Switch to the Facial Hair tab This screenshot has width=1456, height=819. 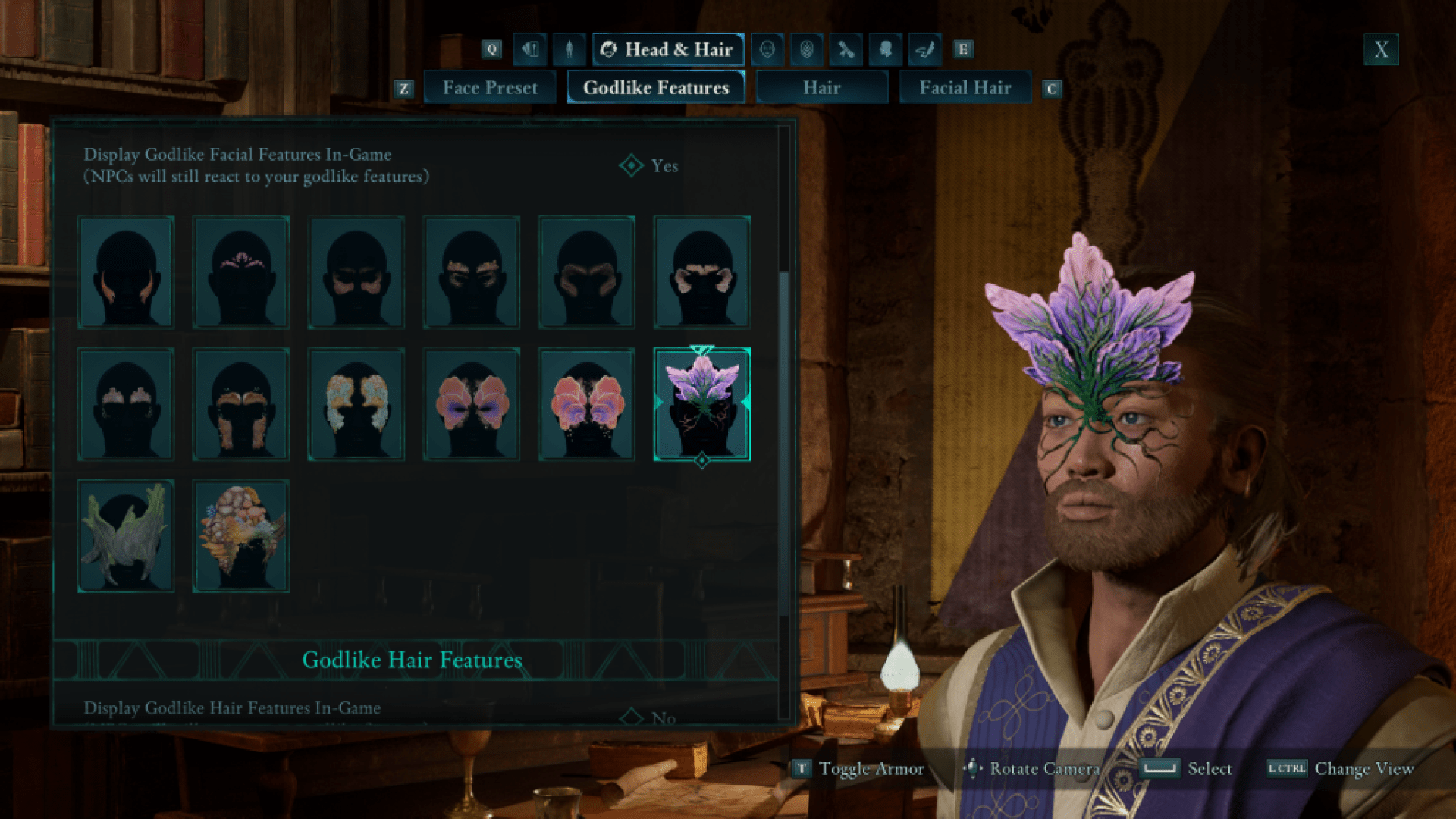click(965, 88)
